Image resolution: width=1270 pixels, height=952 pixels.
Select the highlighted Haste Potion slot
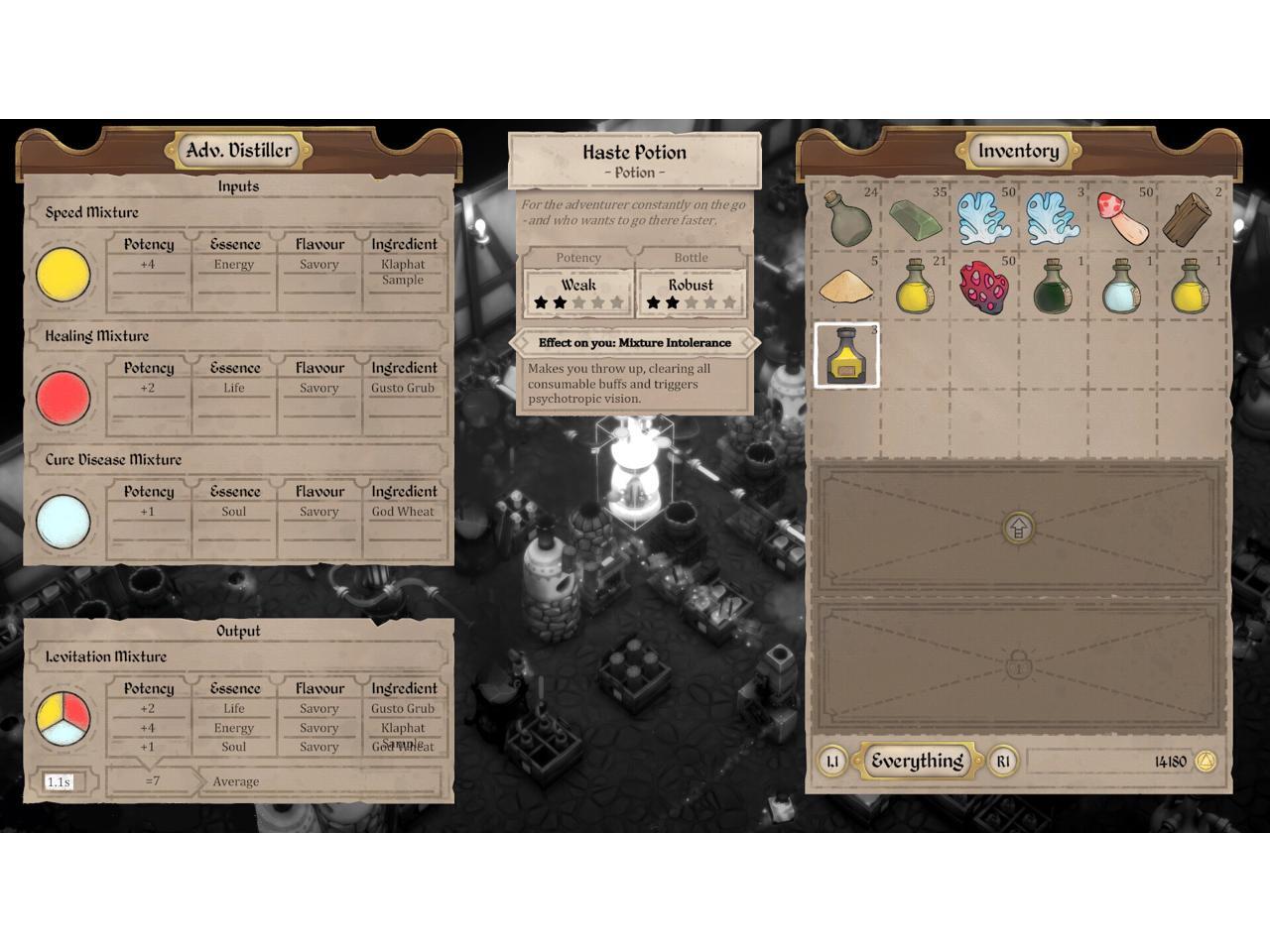(x=846, y=355)
